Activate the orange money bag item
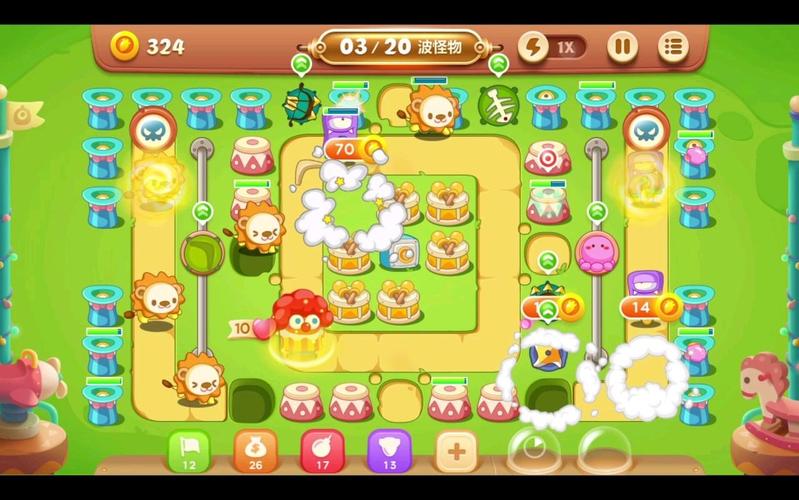The height and width of the screenshot is (500, 799). pos(254,451)
